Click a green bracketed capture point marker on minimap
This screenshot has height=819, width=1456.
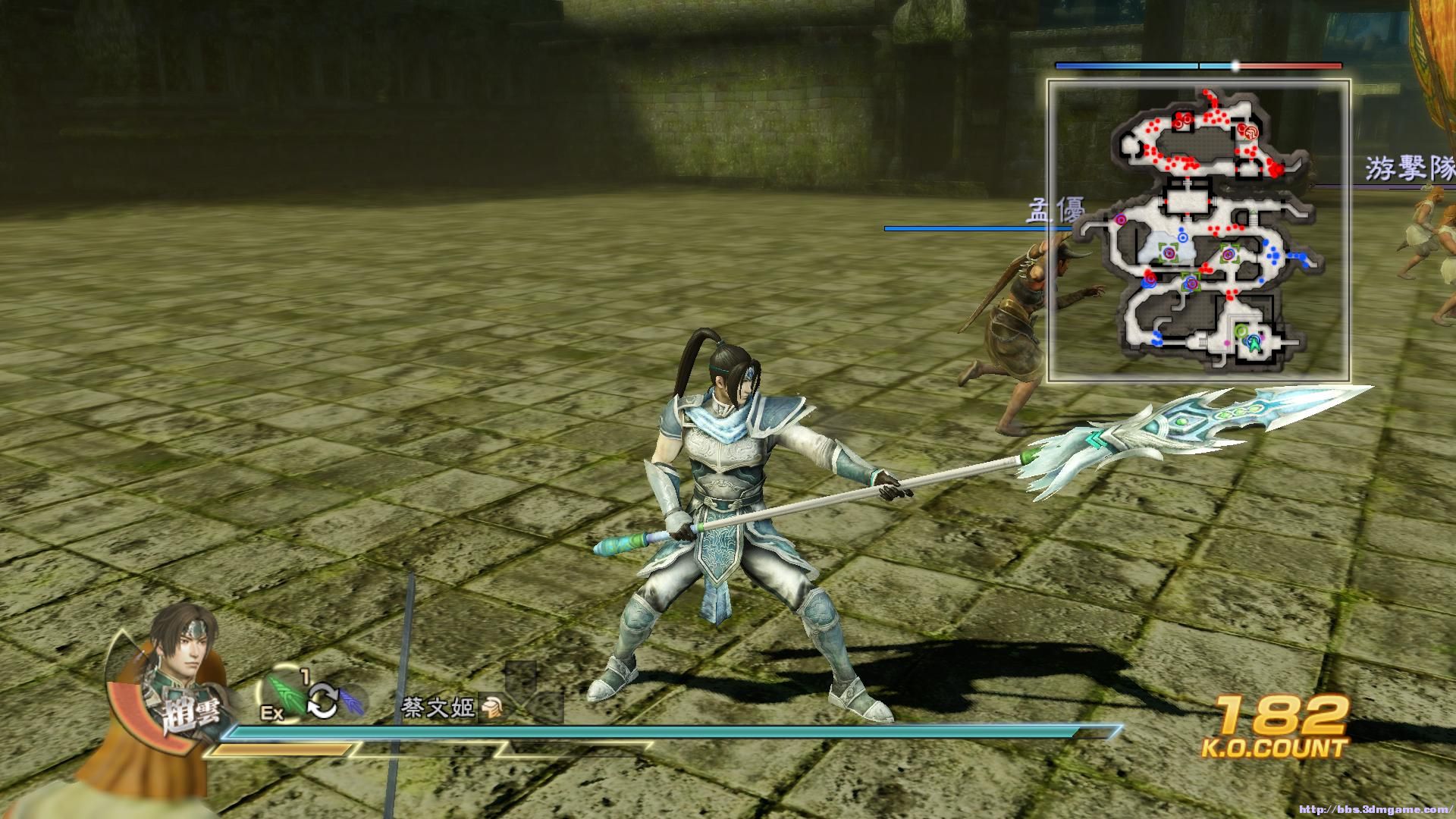1169,253
